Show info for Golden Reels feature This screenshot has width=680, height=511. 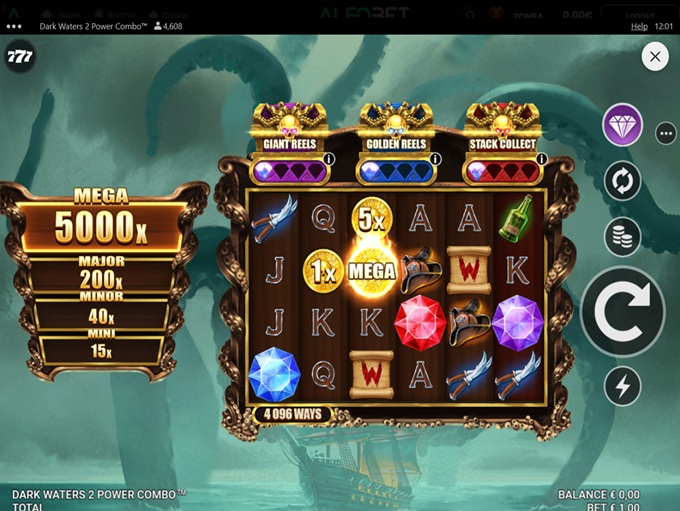pos(435,159)
